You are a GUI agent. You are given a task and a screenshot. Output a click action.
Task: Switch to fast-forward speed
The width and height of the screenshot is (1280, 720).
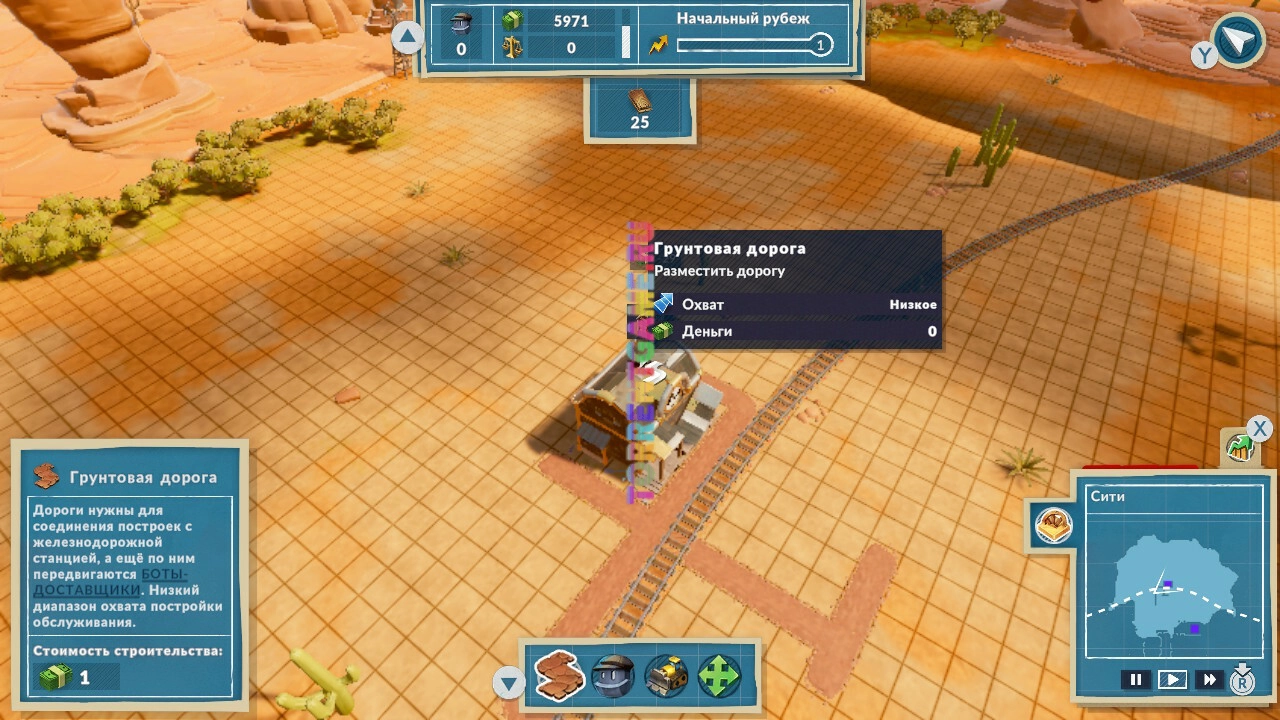coord(1209,680)
